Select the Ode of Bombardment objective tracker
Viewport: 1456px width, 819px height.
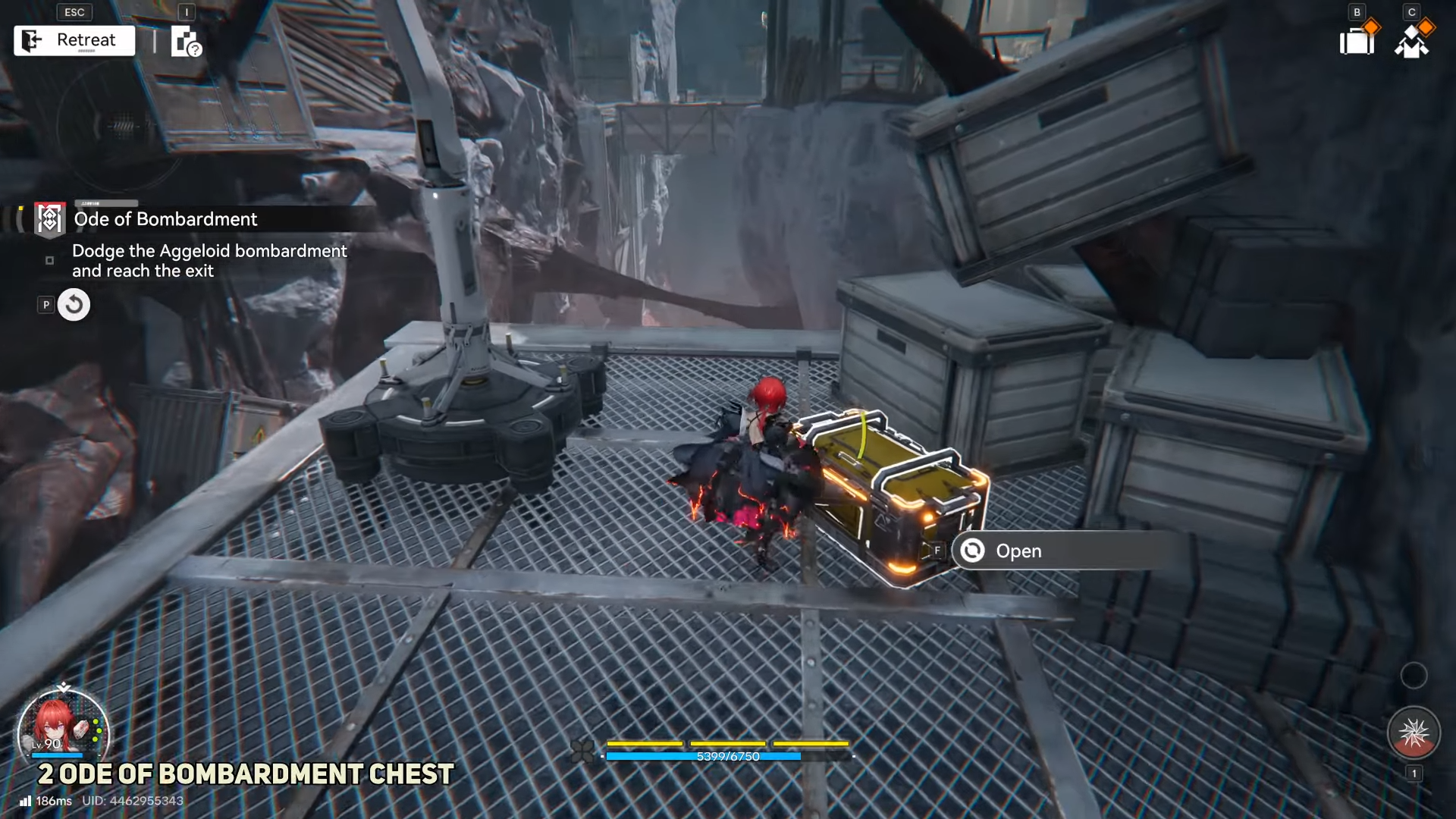[x=165, y=219]
